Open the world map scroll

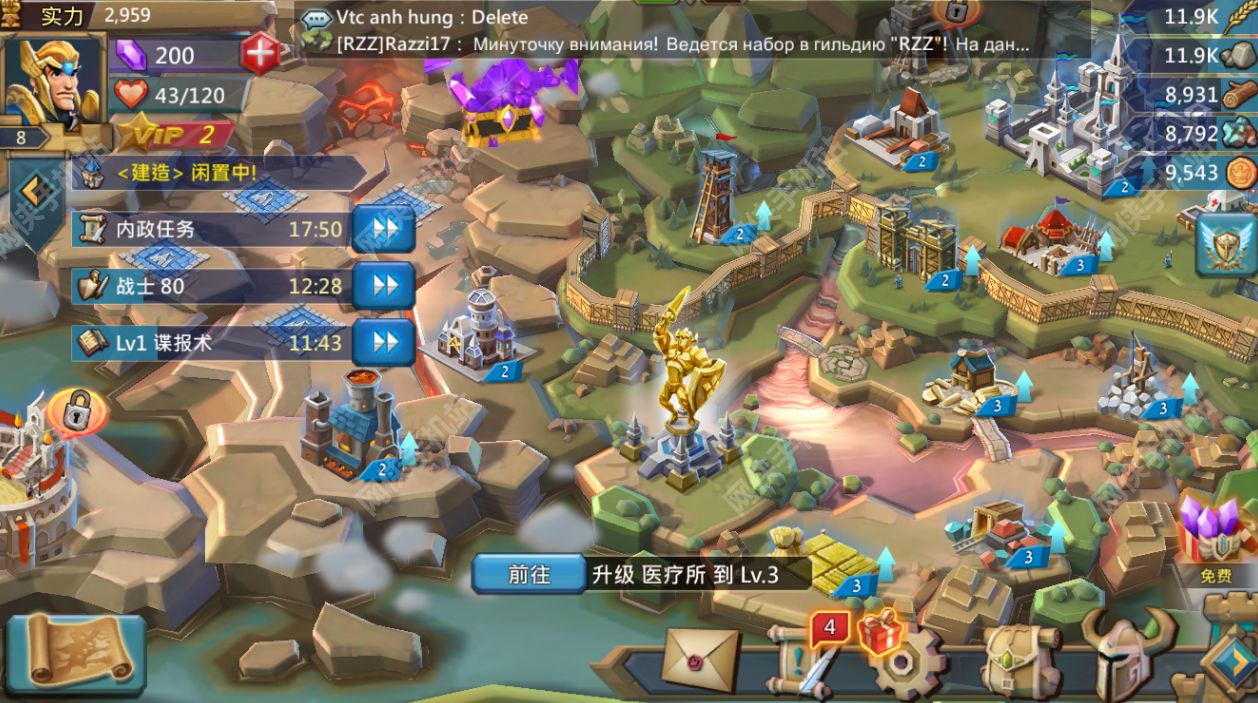click(77, 652)
